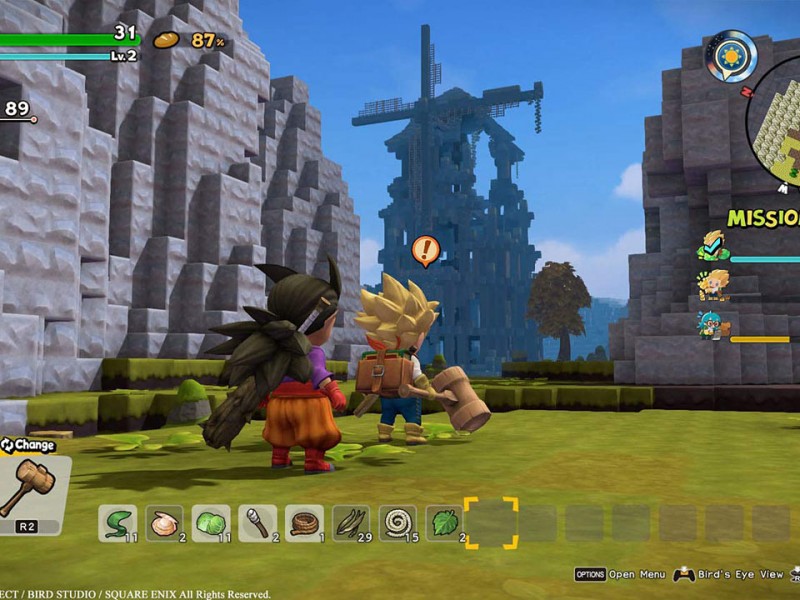This screenshot has height=600, width=800.
Task: Click the bread hunger icon
Action: tap(166, 40)
